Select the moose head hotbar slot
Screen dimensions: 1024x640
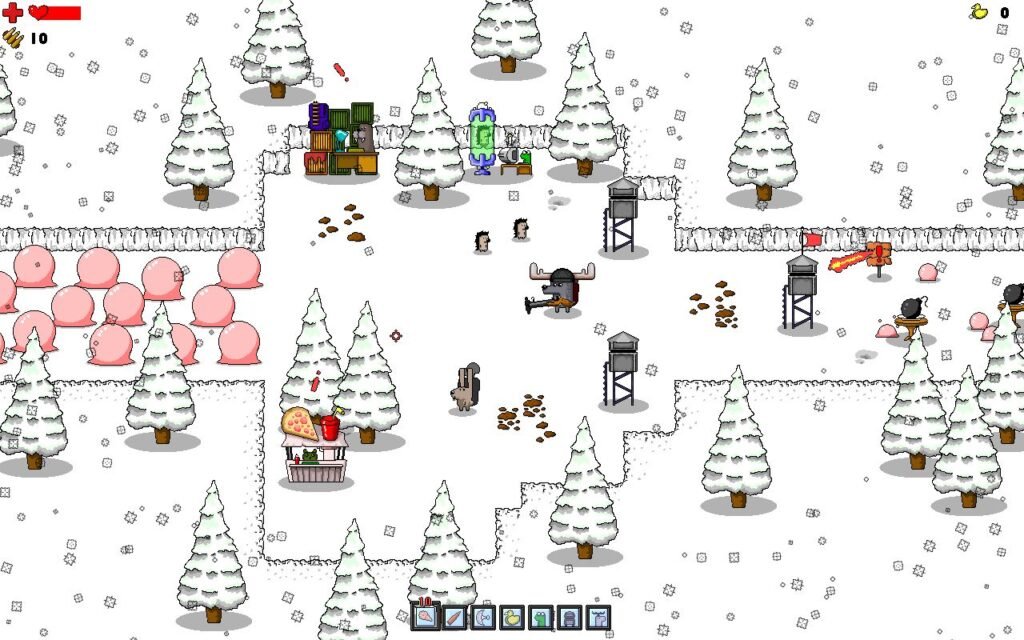coord(598,617)
